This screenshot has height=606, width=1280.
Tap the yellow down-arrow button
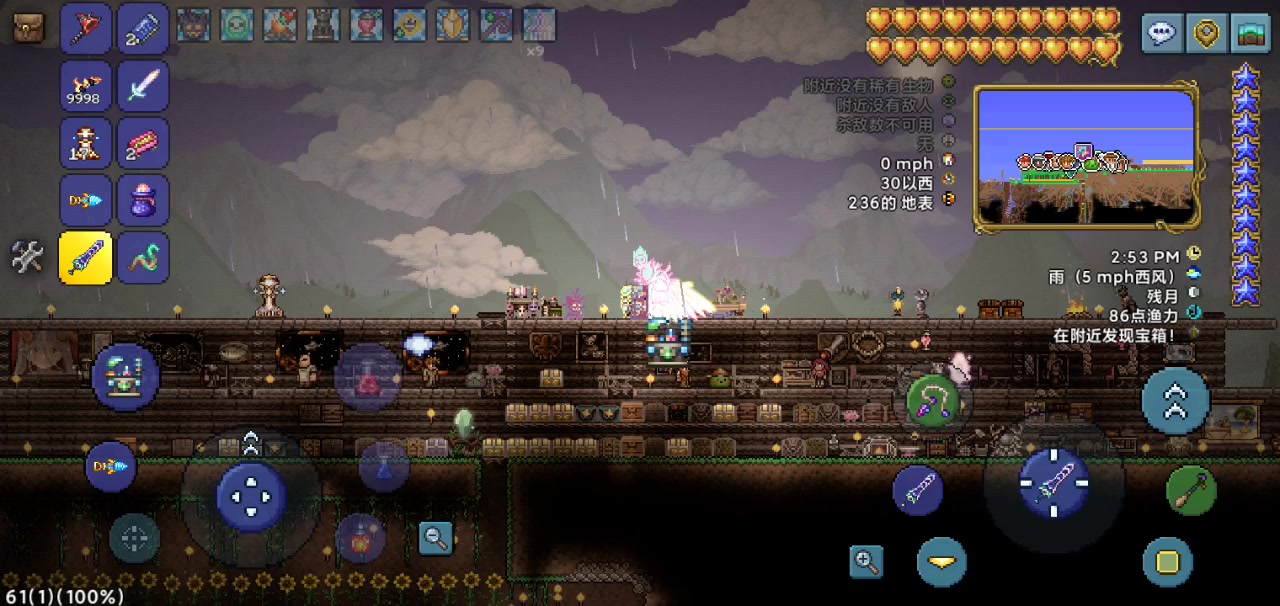click(941, 561)
